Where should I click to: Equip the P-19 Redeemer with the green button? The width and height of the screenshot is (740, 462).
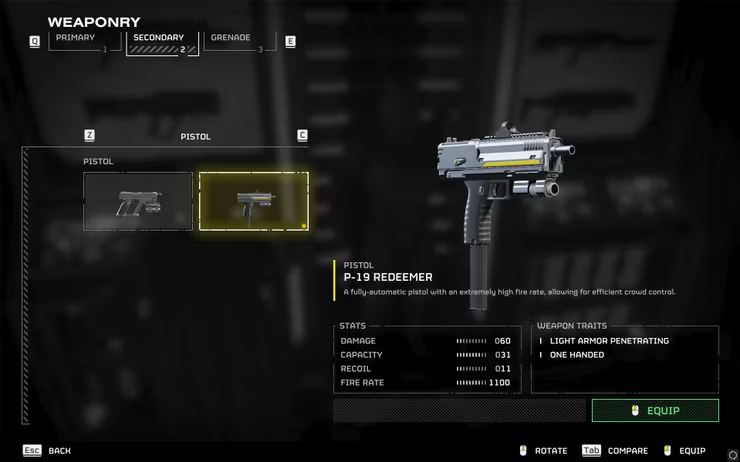[x=655, y=410]
